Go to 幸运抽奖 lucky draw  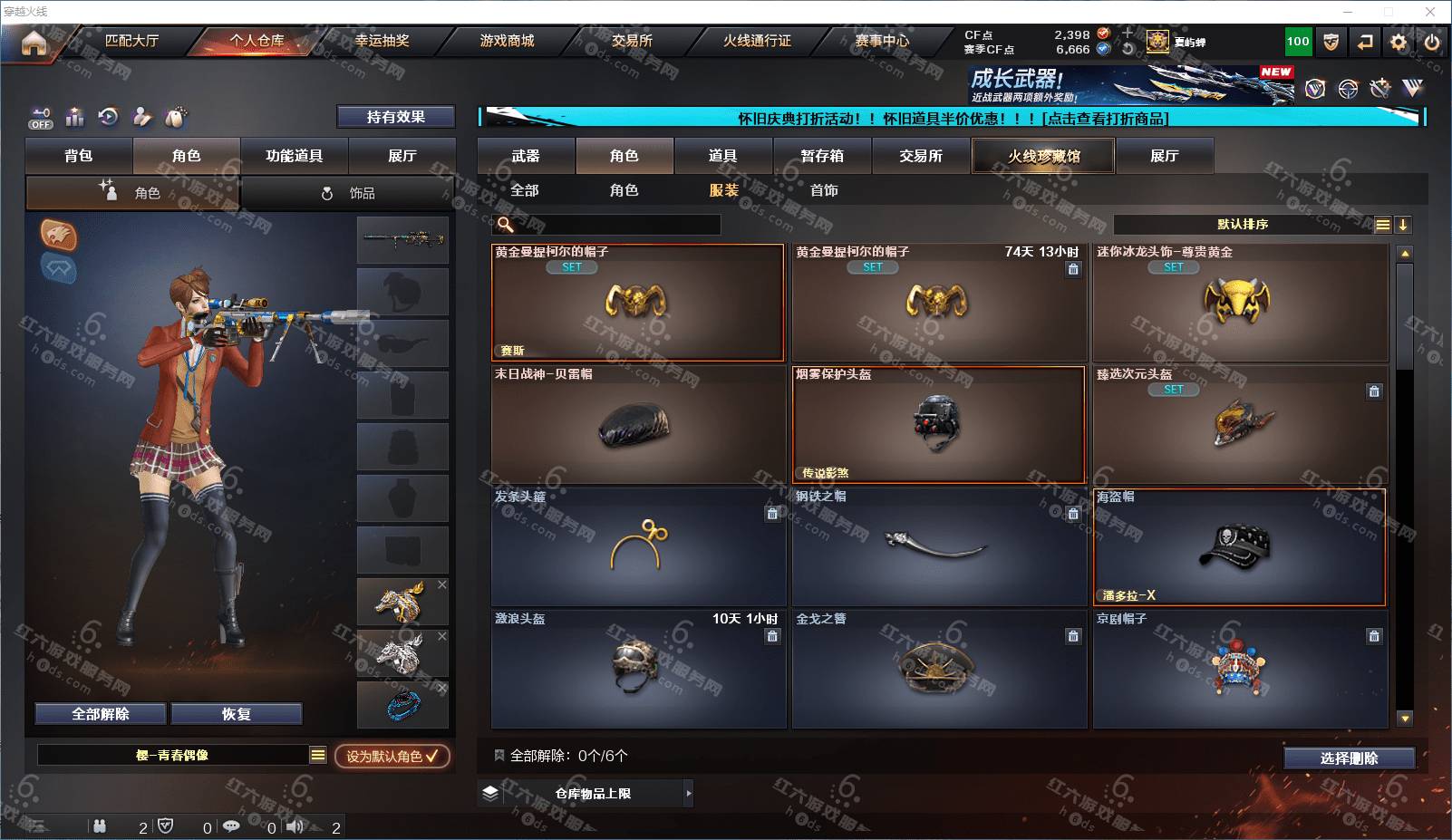pyautogui.click(x=382, y=41)
